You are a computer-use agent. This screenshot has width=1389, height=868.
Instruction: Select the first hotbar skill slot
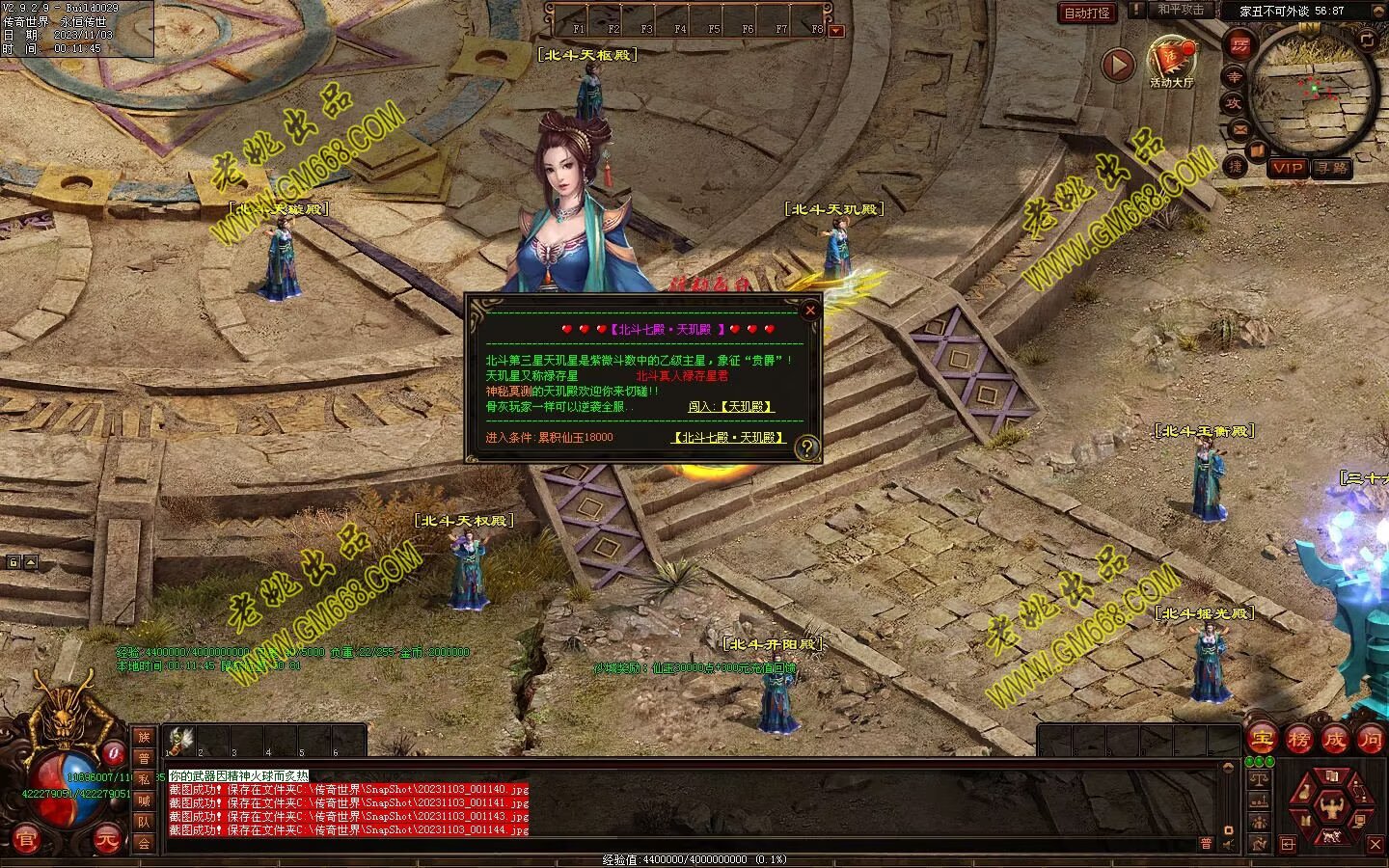[x=177, y=741]
